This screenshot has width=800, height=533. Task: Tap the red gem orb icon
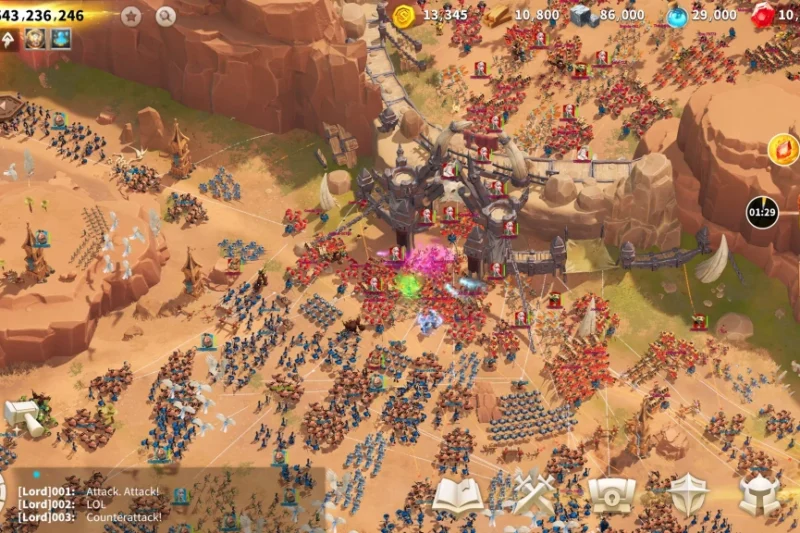[x=783, y=150]
